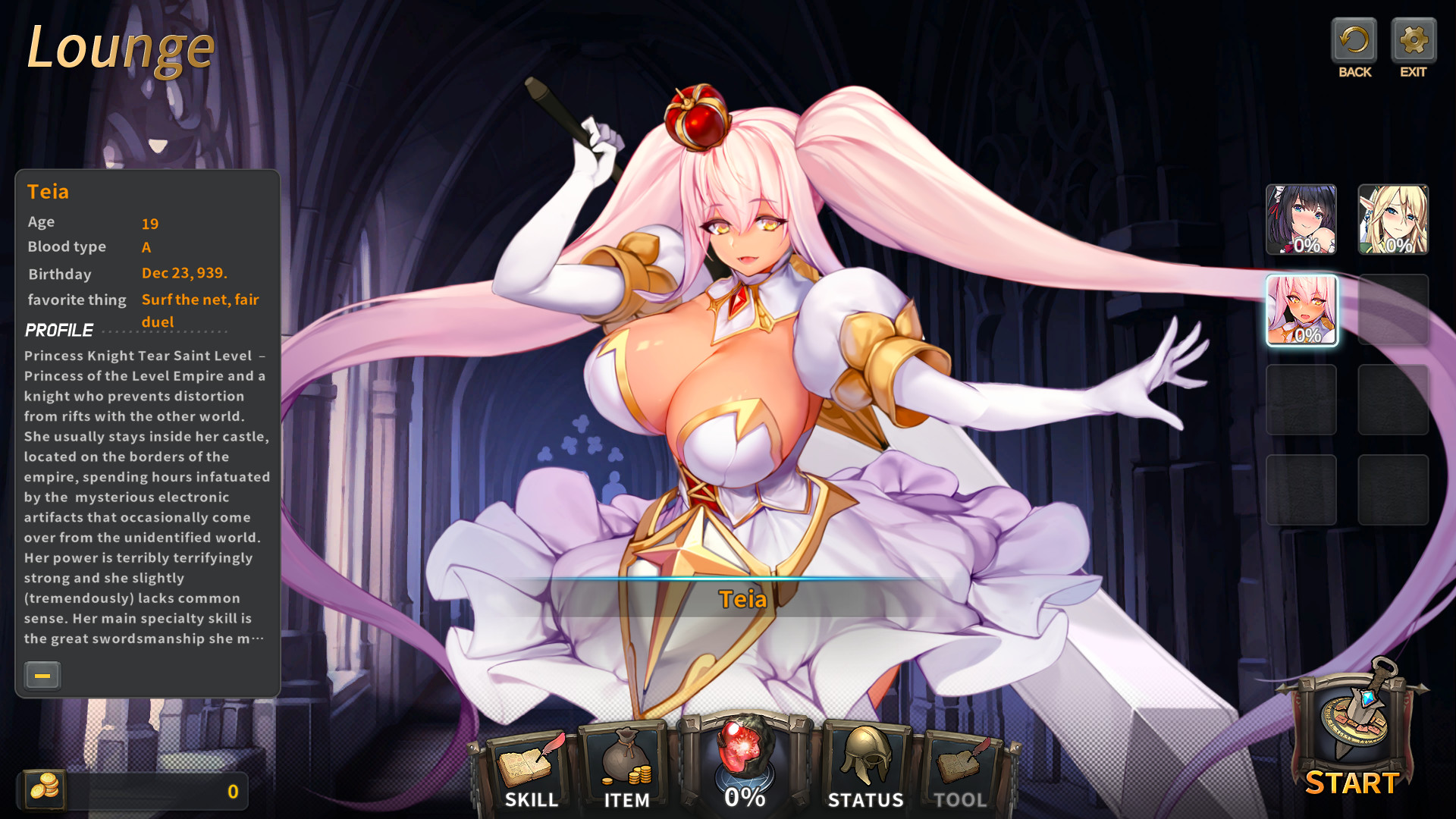Select Teia's highlighted portrait

click(x=1301, y=311)
